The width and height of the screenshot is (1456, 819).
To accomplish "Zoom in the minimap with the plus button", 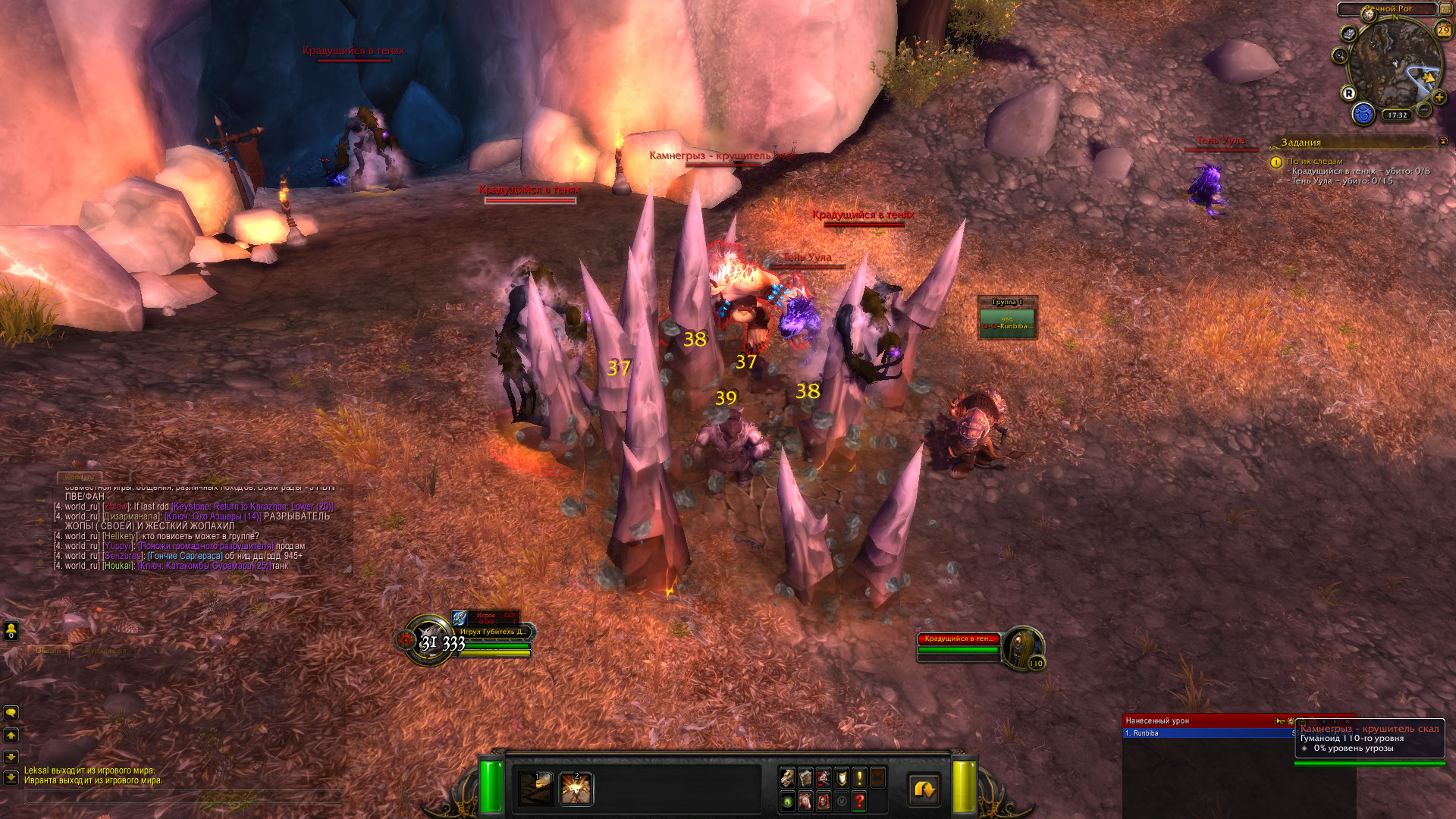I will coord(1439,97).
